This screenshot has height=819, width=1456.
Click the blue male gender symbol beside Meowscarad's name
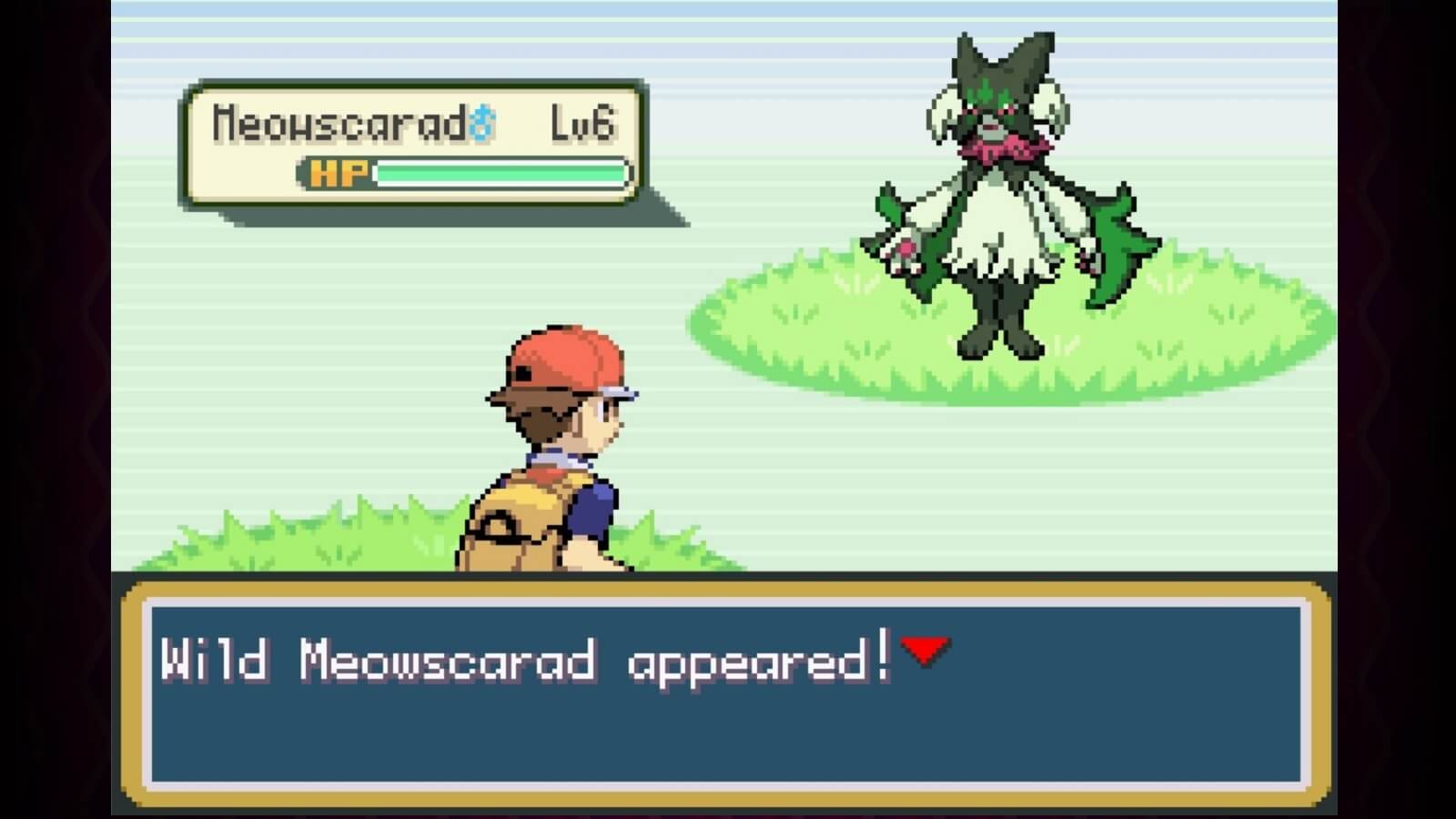pos(482,119)
